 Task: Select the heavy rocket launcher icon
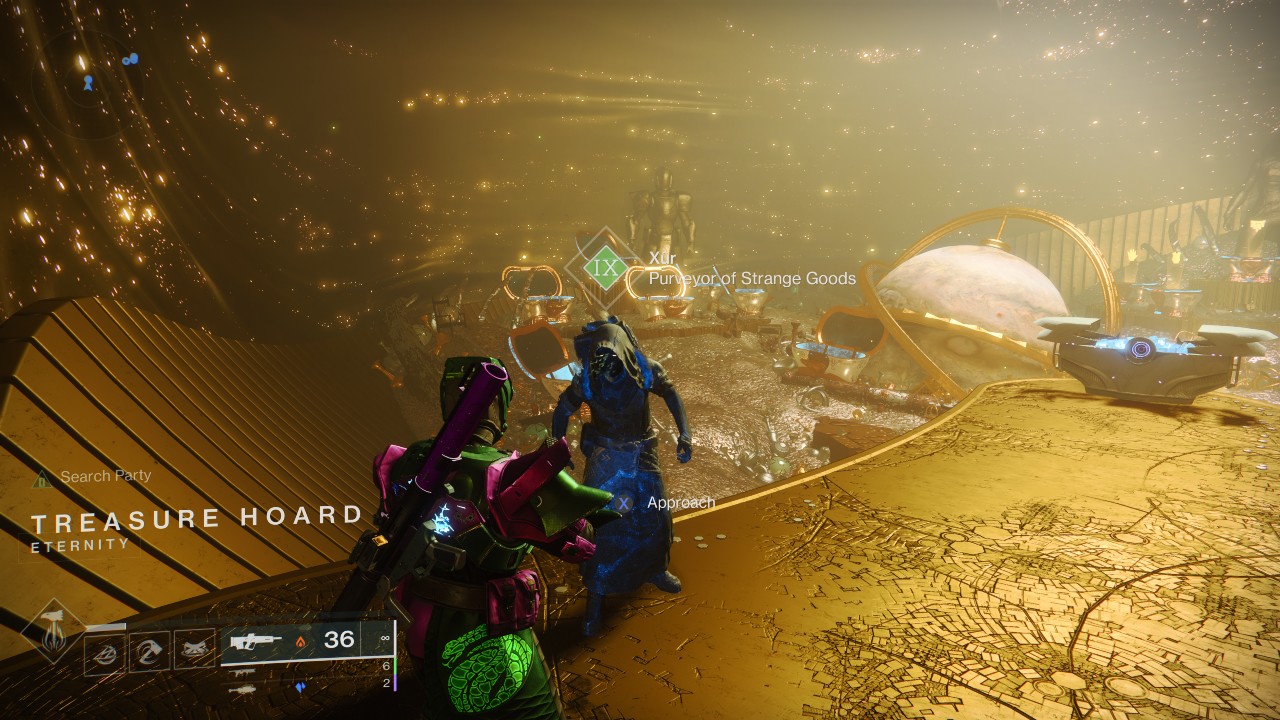243,691
